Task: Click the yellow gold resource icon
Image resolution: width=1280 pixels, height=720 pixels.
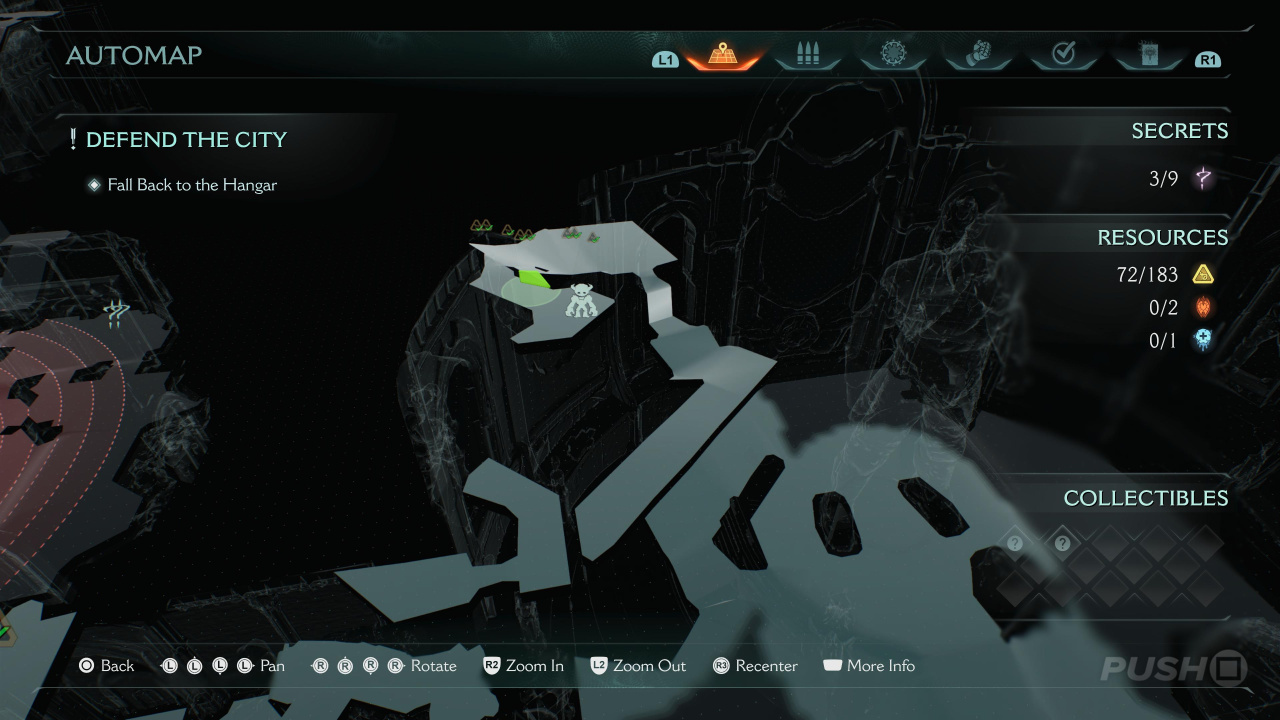Action: coord(1203,274)
